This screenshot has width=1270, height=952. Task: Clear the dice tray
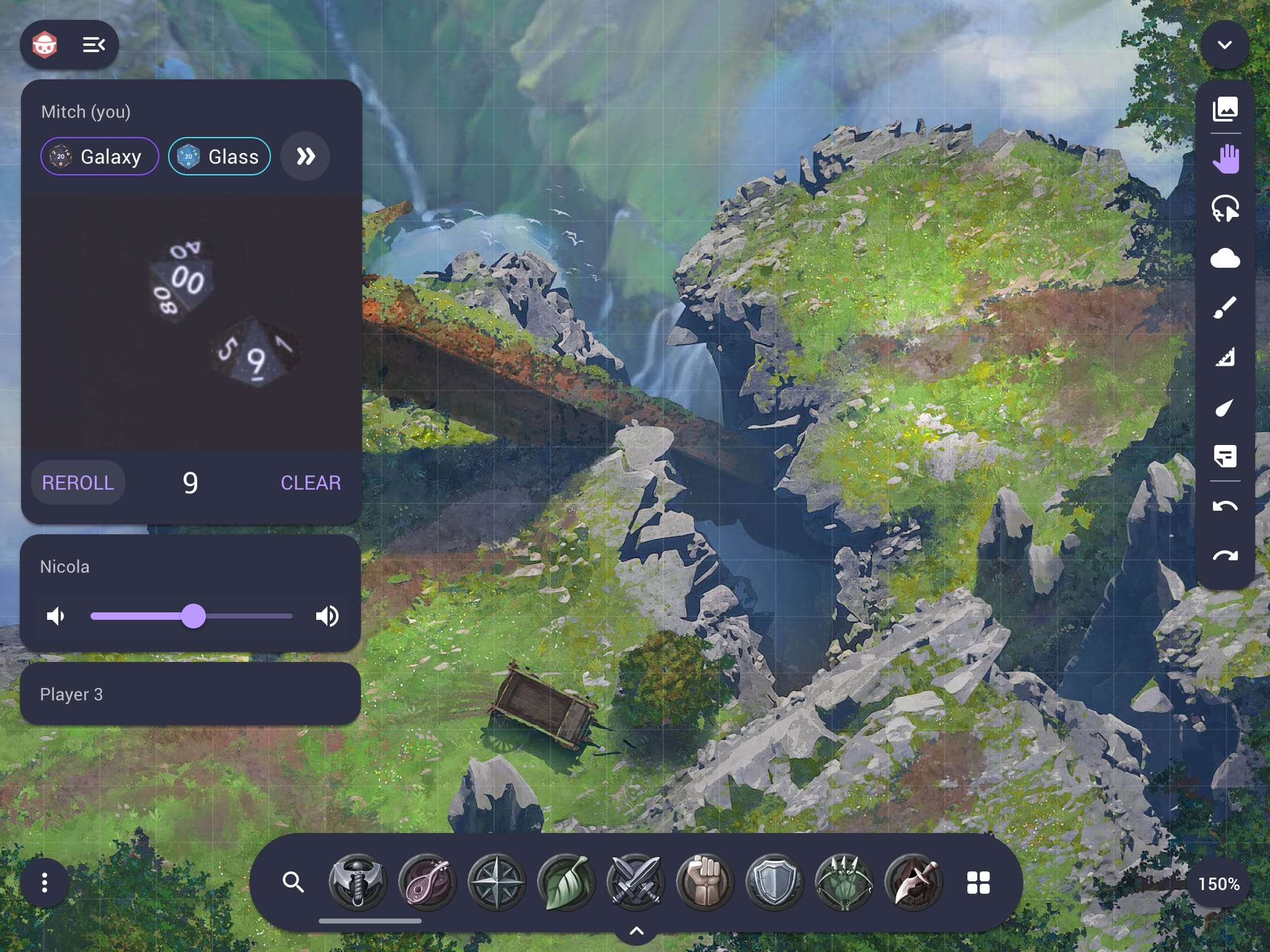pos(311,483)
